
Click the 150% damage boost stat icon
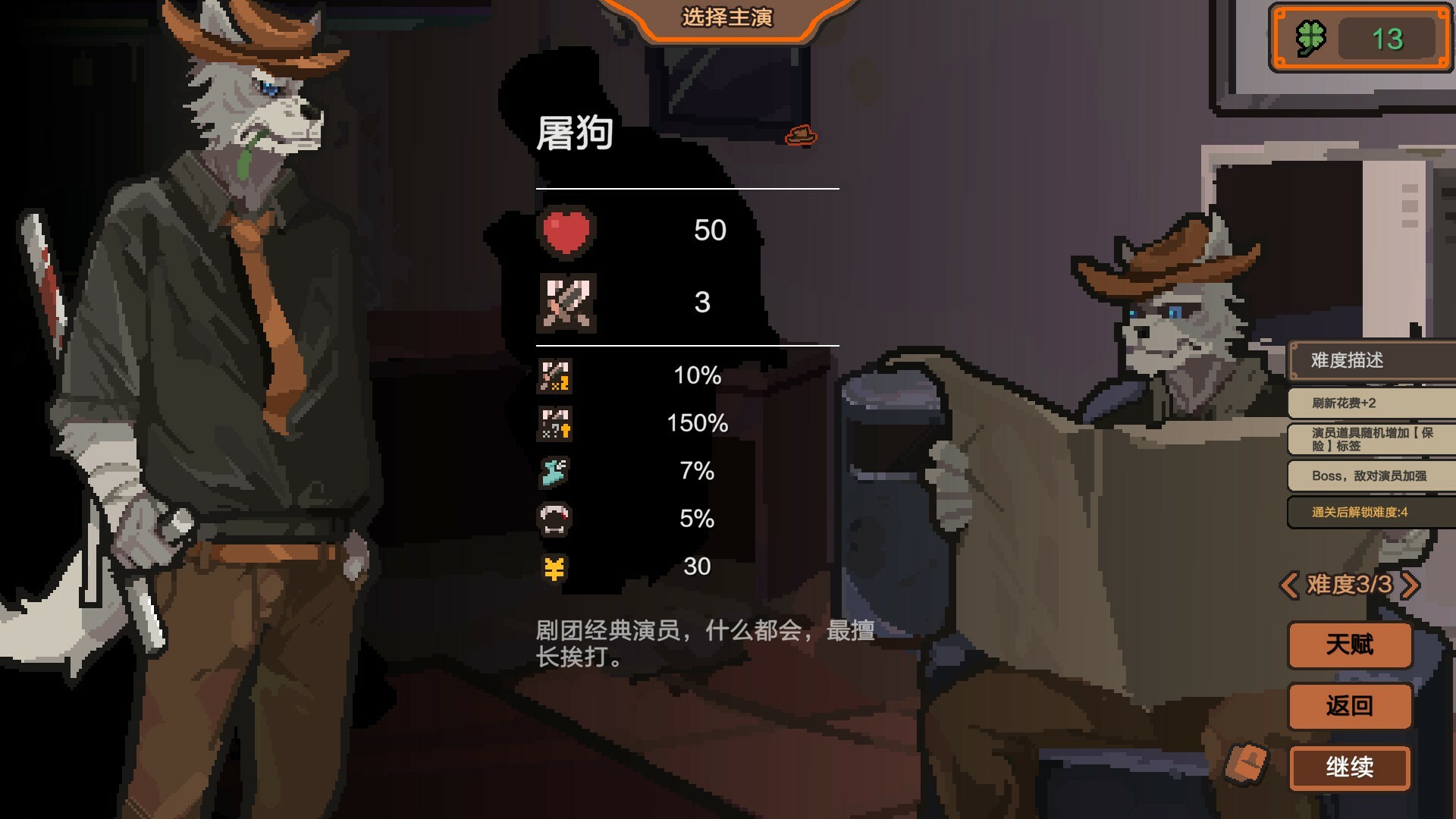pyautogui.click(x=554, y=423)
